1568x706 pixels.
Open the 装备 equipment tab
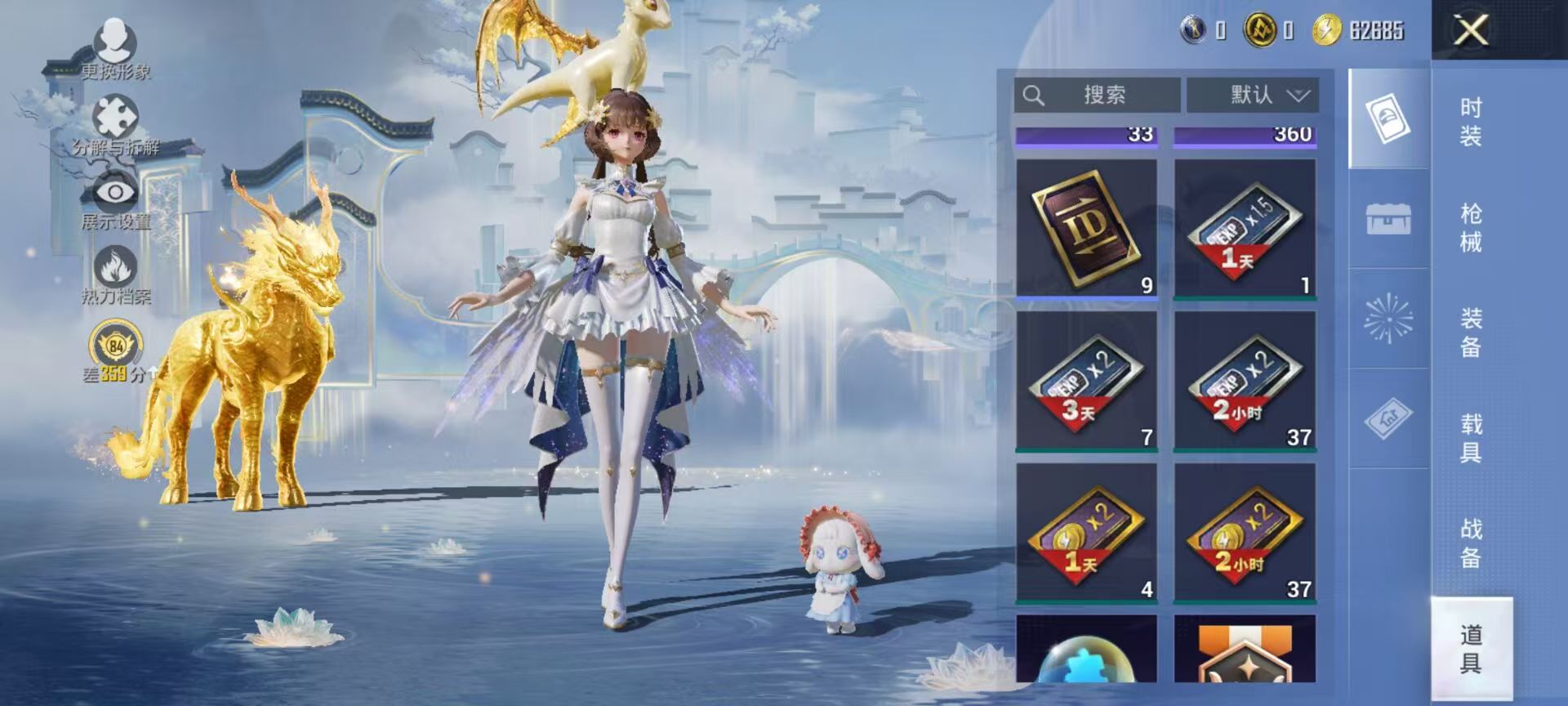1471,333
